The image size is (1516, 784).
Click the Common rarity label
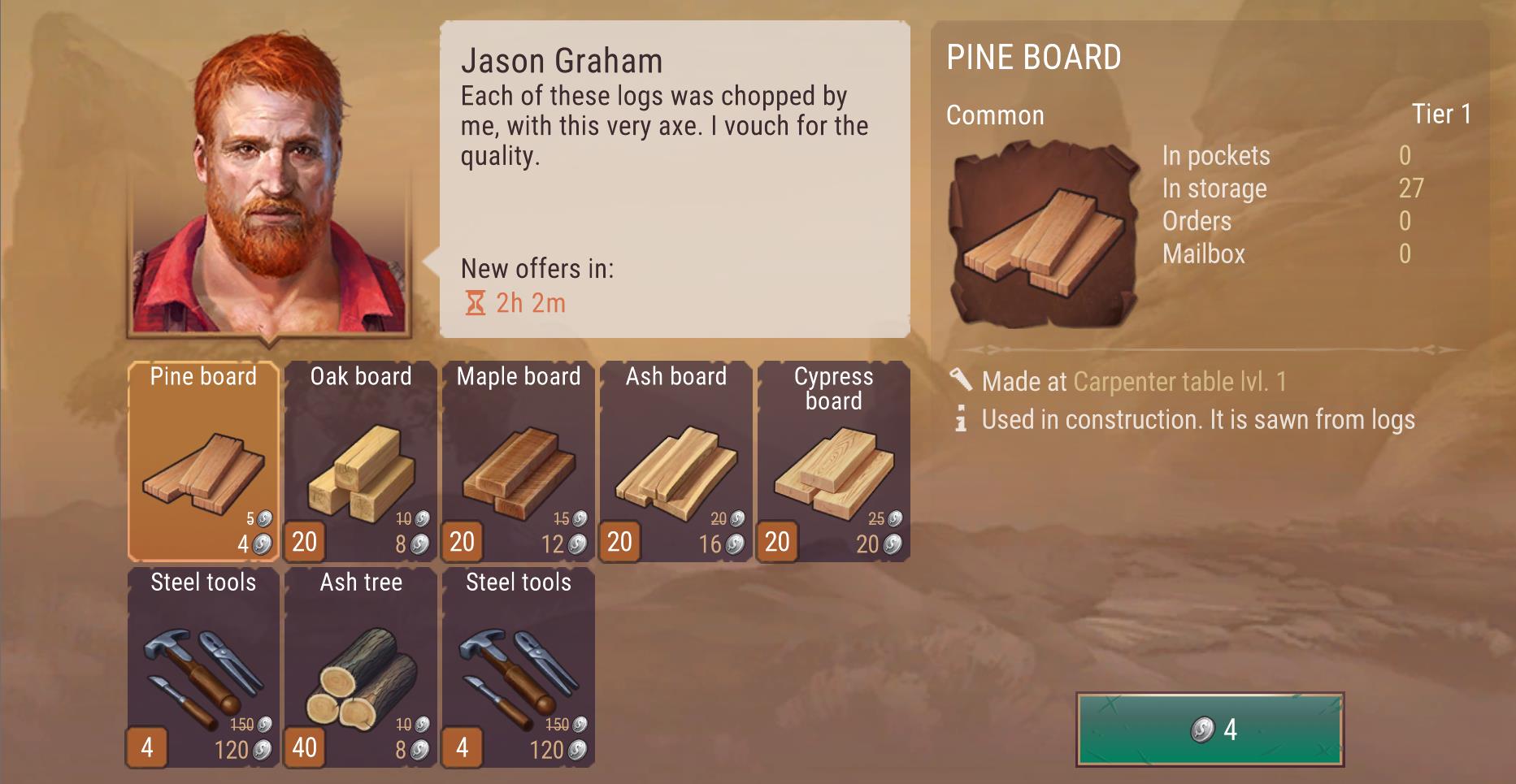(x=994, y=115)
